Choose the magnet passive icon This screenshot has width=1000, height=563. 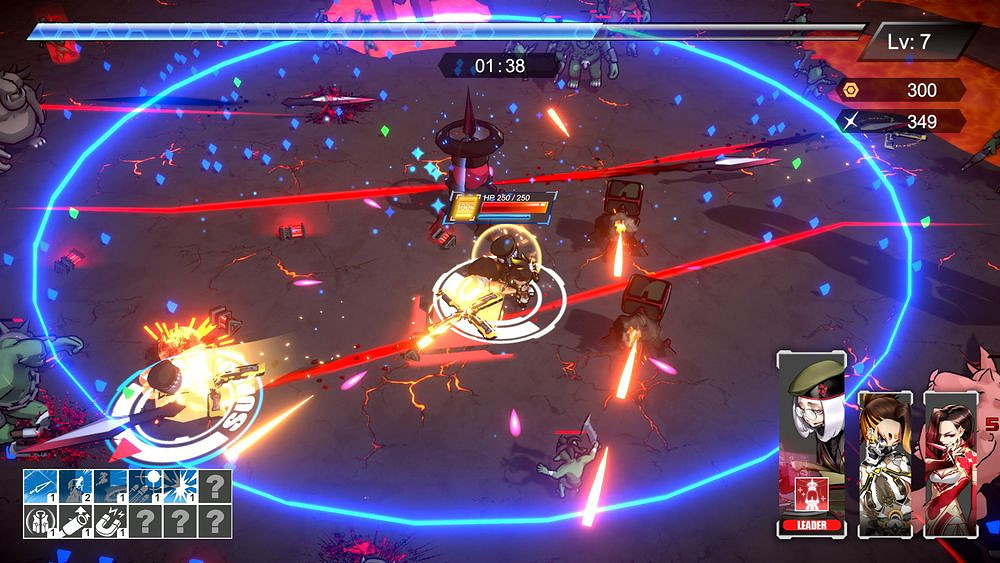click(111, 521)
